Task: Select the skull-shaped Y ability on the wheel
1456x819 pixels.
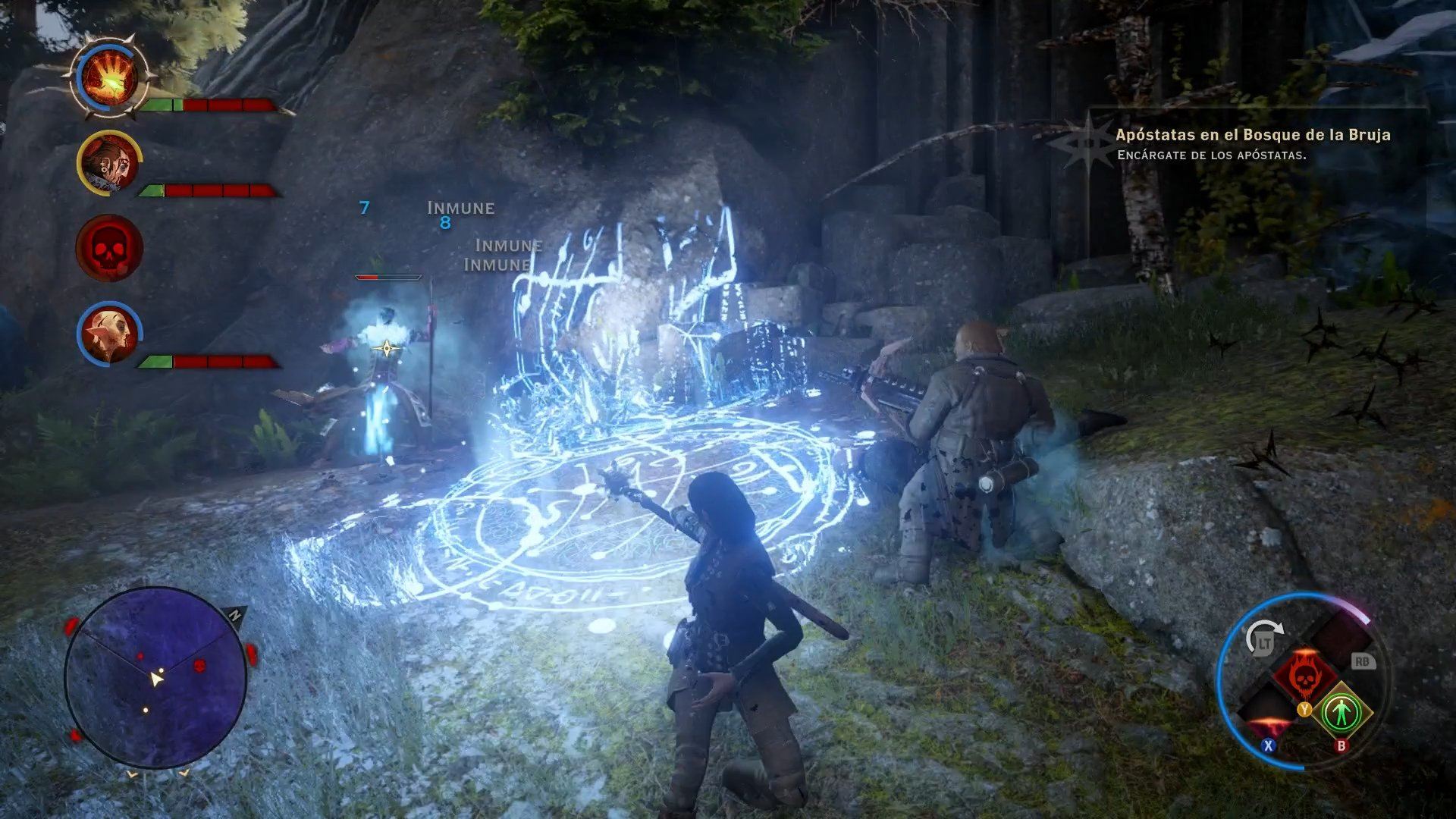Action: [x=1304, y=676]
